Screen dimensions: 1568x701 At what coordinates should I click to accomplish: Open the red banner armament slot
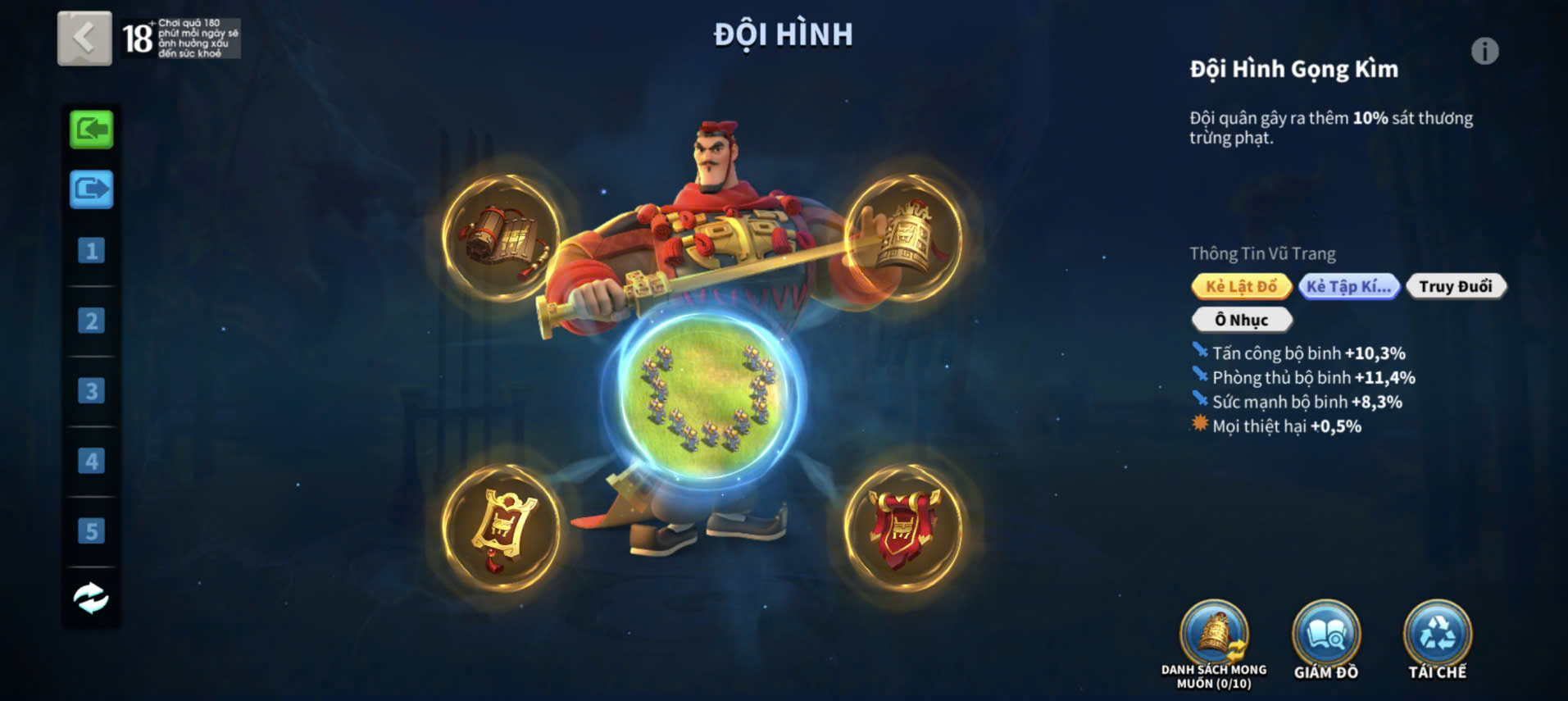point(903,527)
